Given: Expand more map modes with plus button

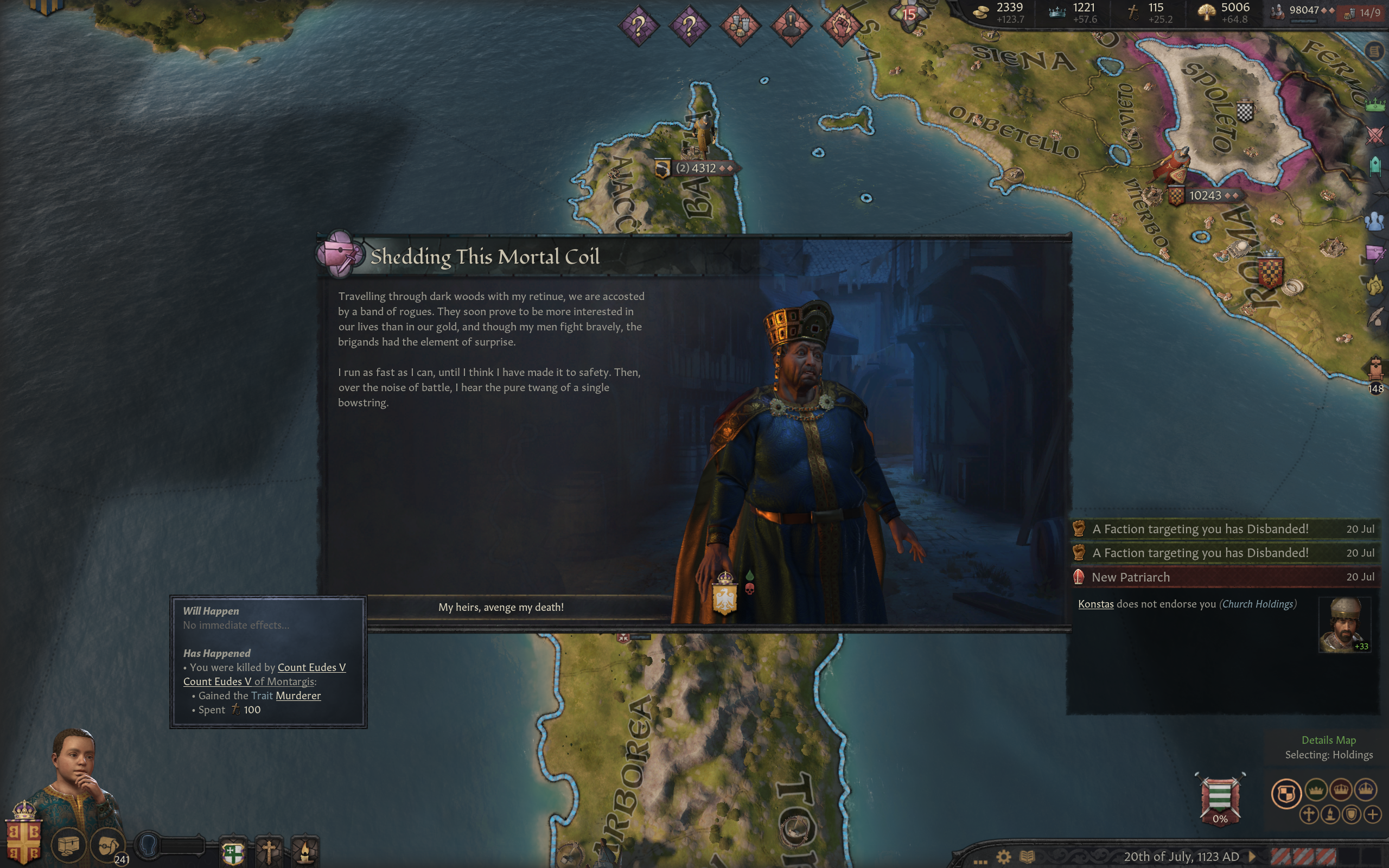Looking at the screenshot, I should [x=1372, y=814].
